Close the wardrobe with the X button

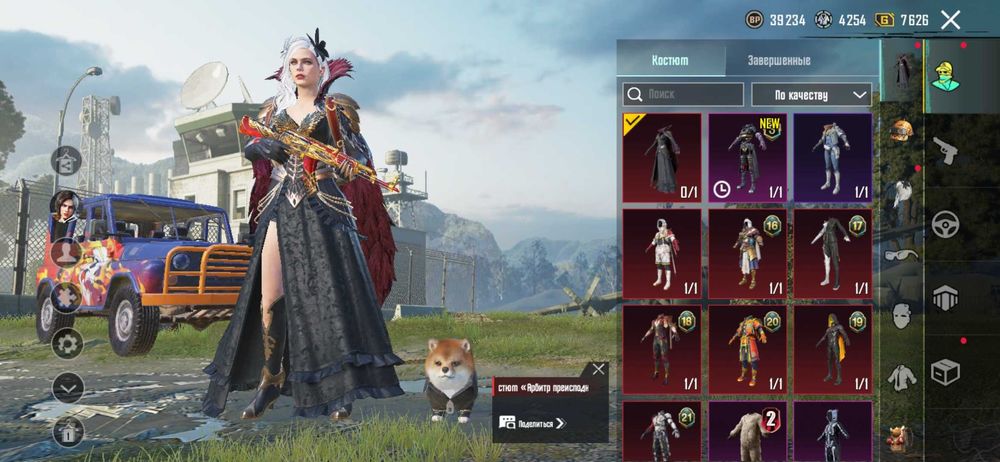pyautogui.click(x=950, y=19)
